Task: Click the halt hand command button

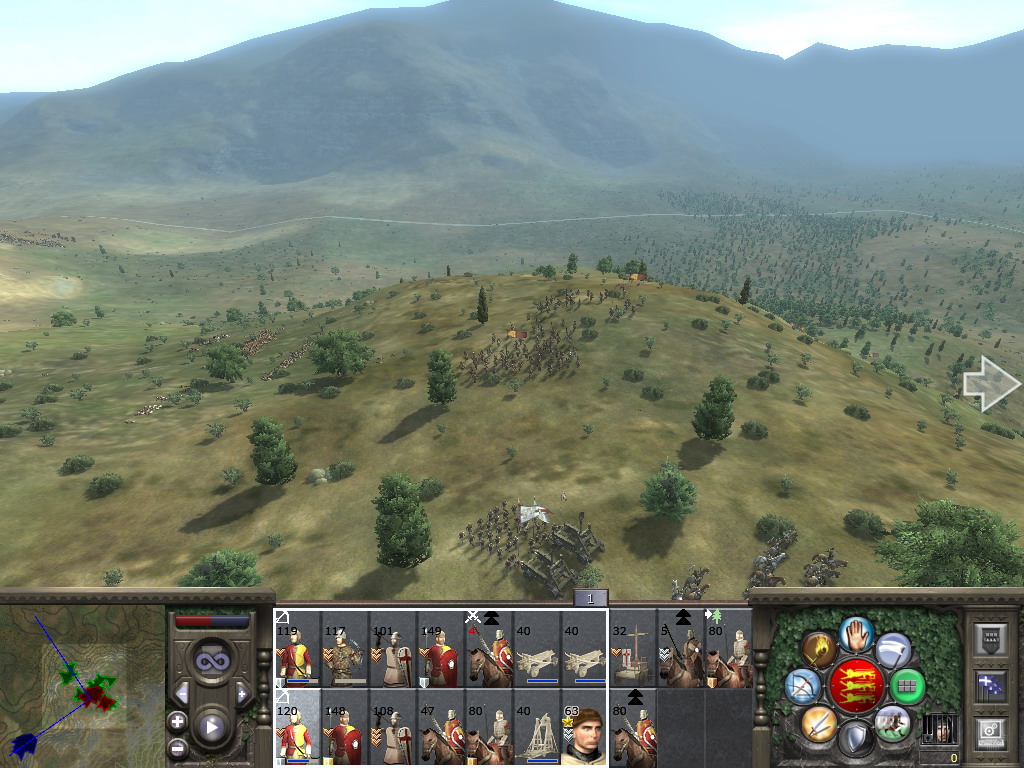Action: pyautogui.click(x=856, y=633)
